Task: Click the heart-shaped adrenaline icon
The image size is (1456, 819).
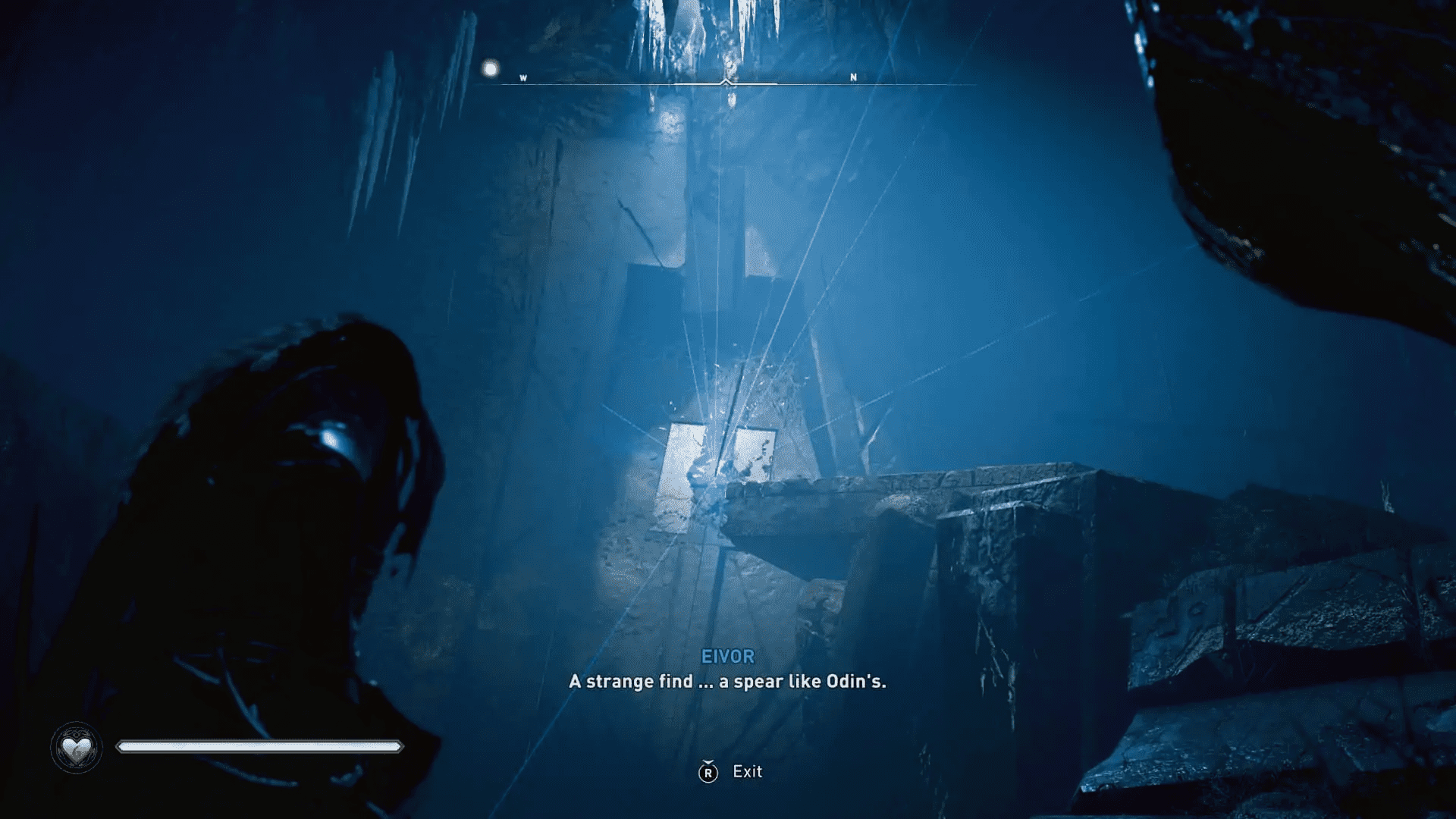Action: point(76,746)
